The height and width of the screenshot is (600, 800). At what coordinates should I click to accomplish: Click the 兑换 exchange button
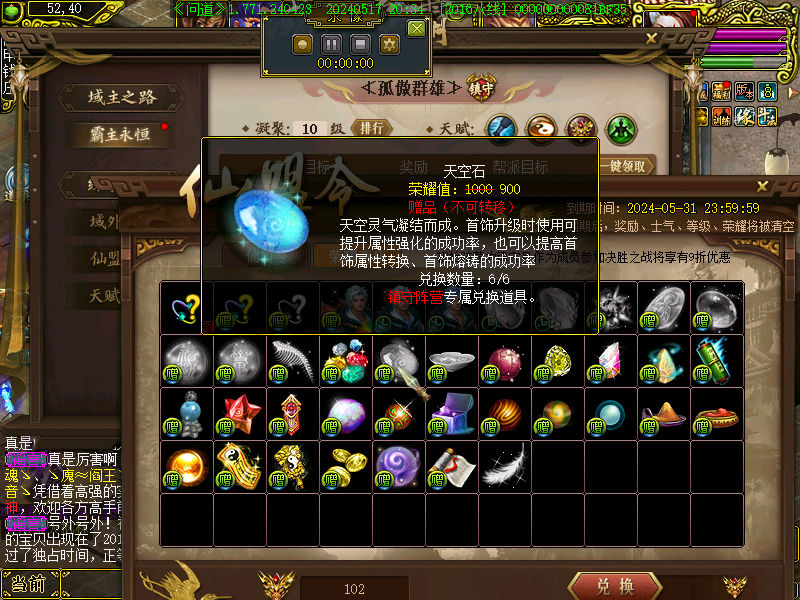pos(614,586)
